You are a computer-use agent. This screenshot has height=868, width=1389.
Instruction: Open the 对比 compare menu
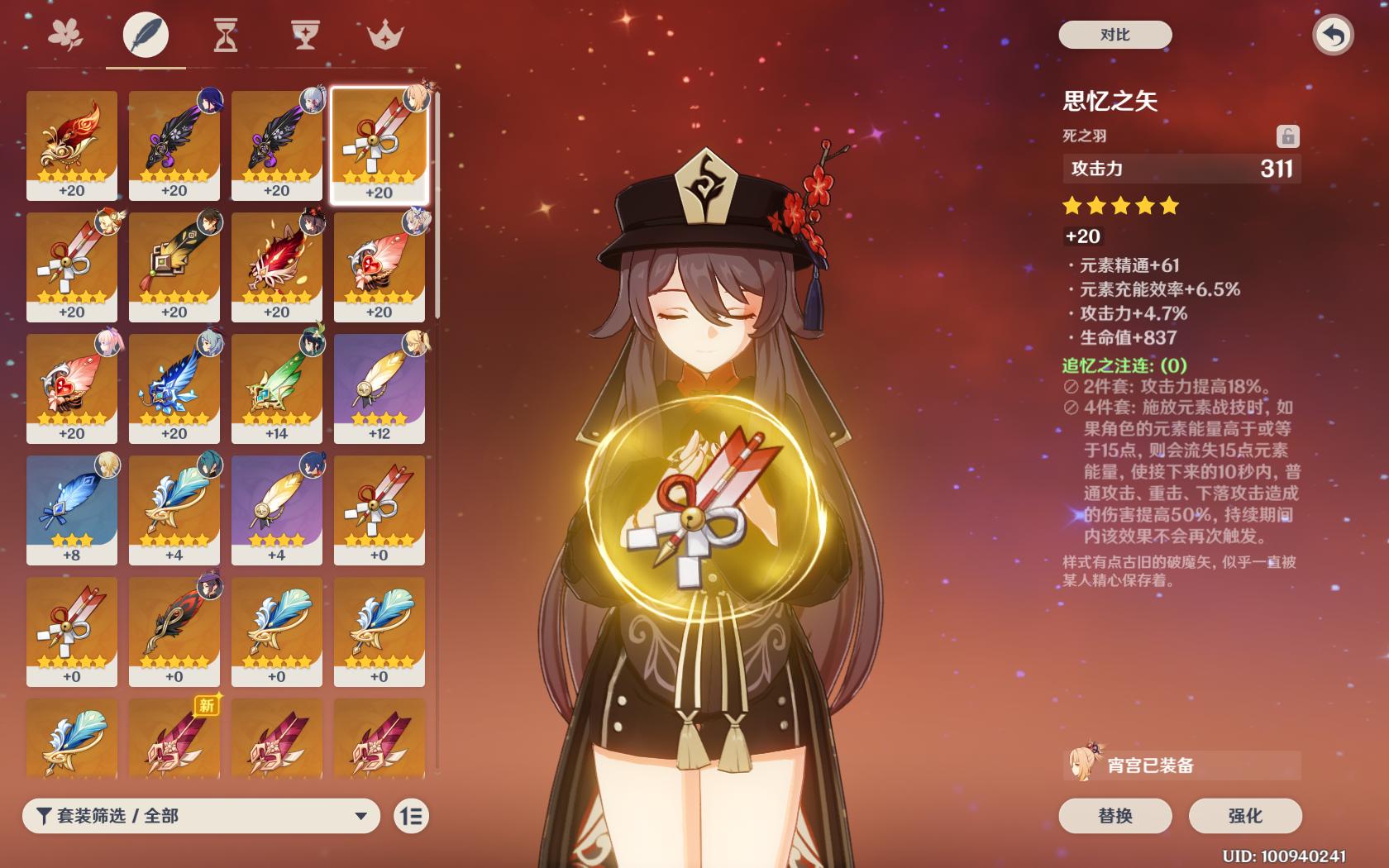[x=1114, y=35]
